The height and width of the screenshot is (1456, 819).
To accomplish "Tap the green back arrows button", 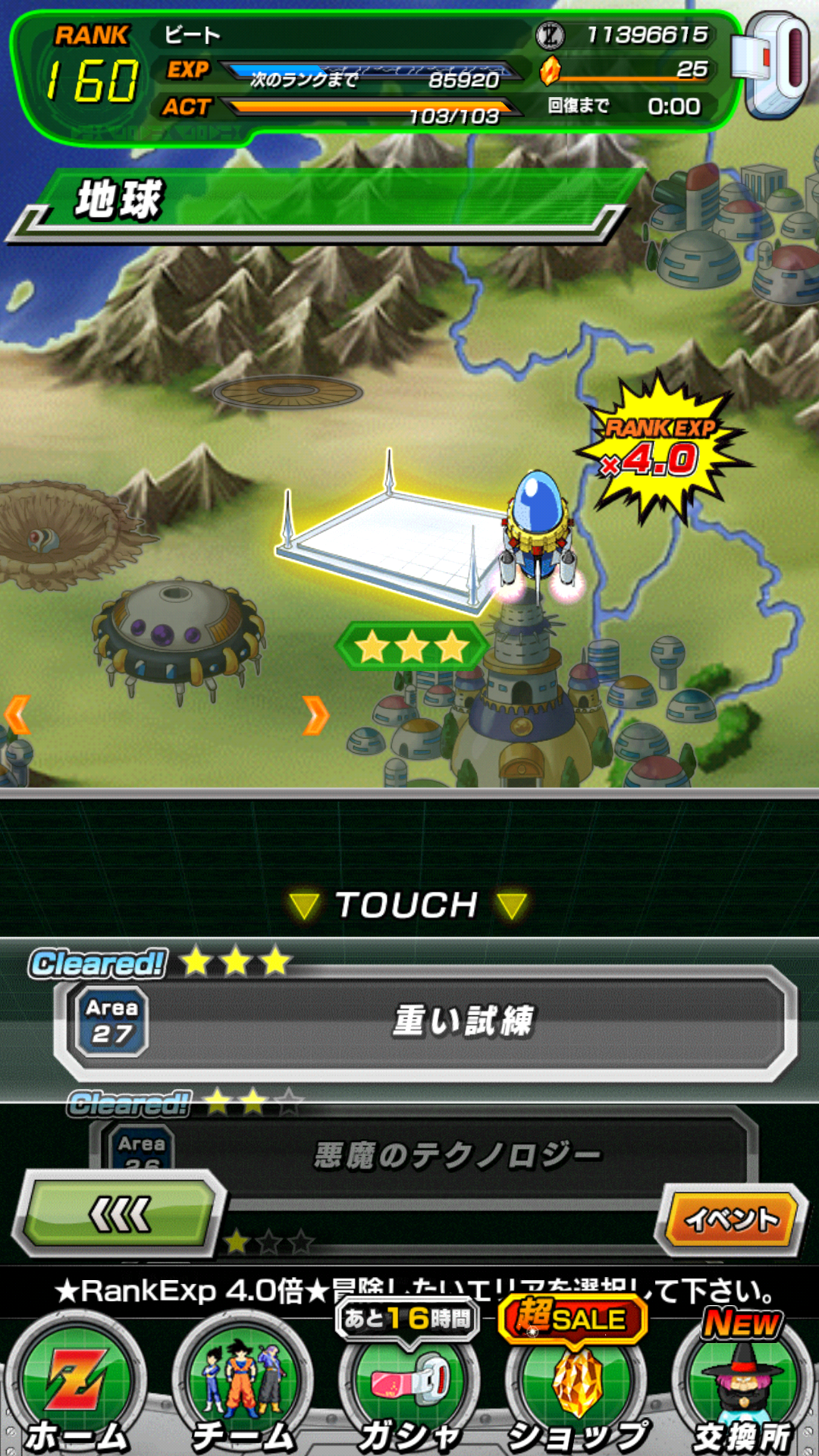I will (x=121, y=1215).
